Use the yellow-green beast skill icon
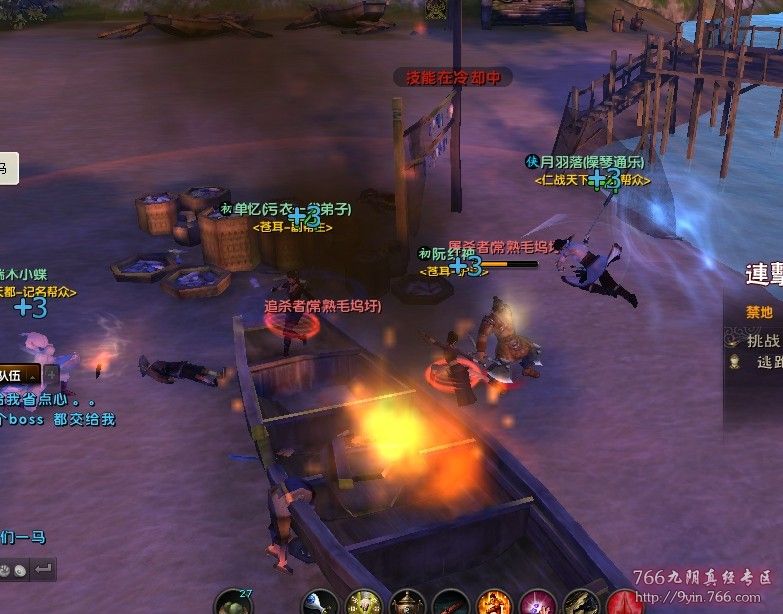 pyautogui.click(x=363, y=602)
